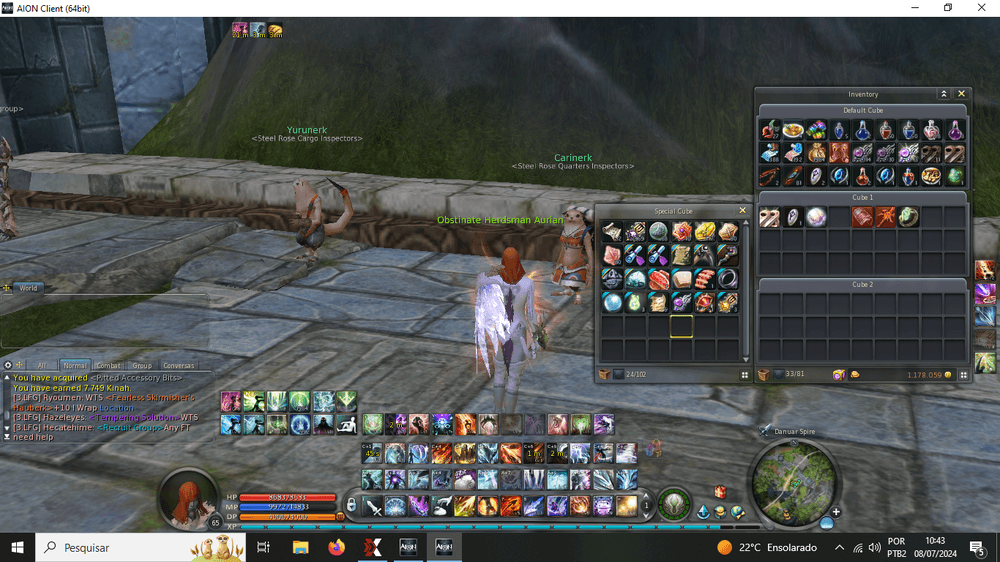The height and width of the screenshot is (562, 1000).
Task: Choose the green ring item in Cube 1
Action: click(908, 217)
